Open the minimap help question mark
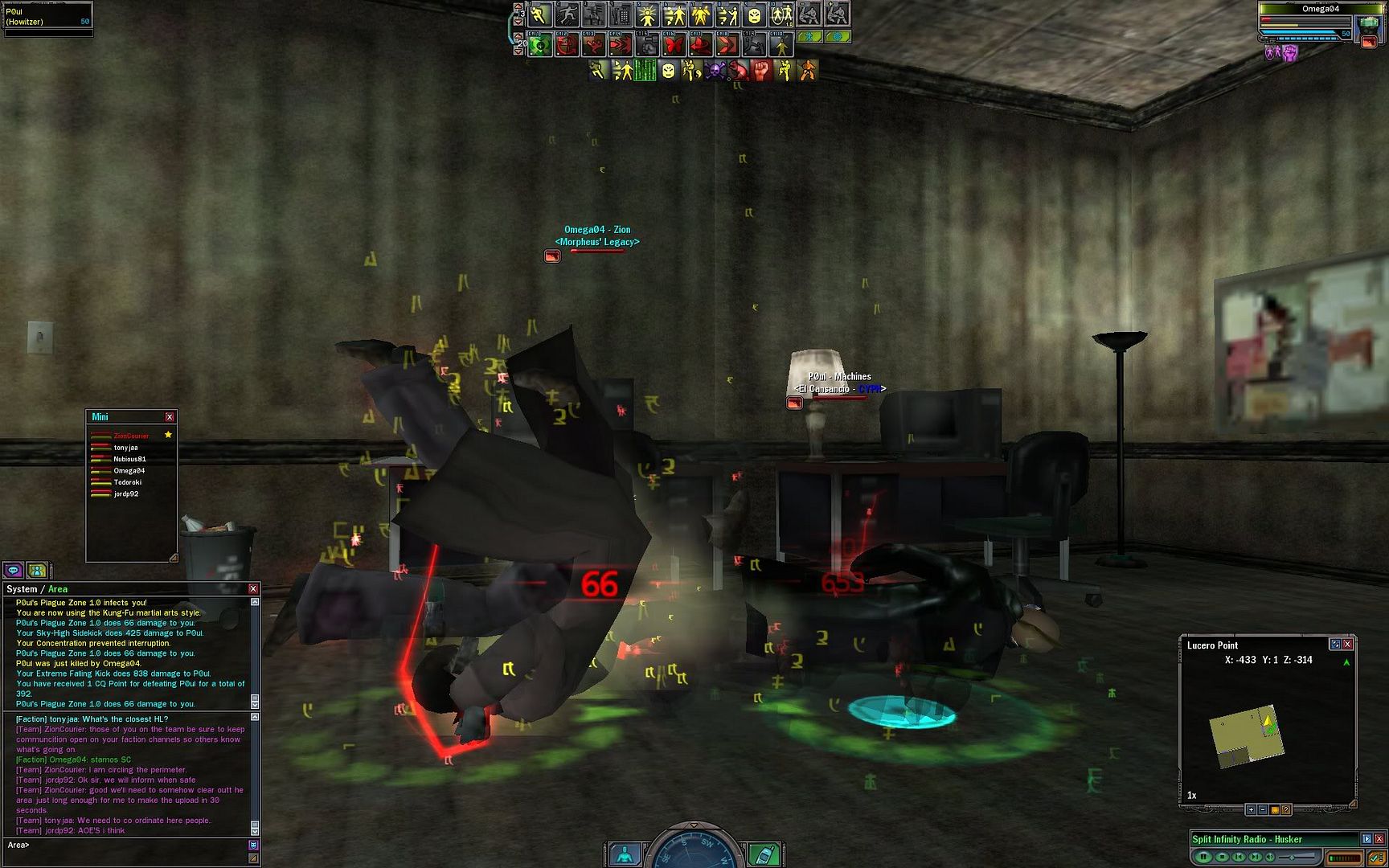Screen dimensions: 1389x868 pyautogui.click(x=1286, y=809)
